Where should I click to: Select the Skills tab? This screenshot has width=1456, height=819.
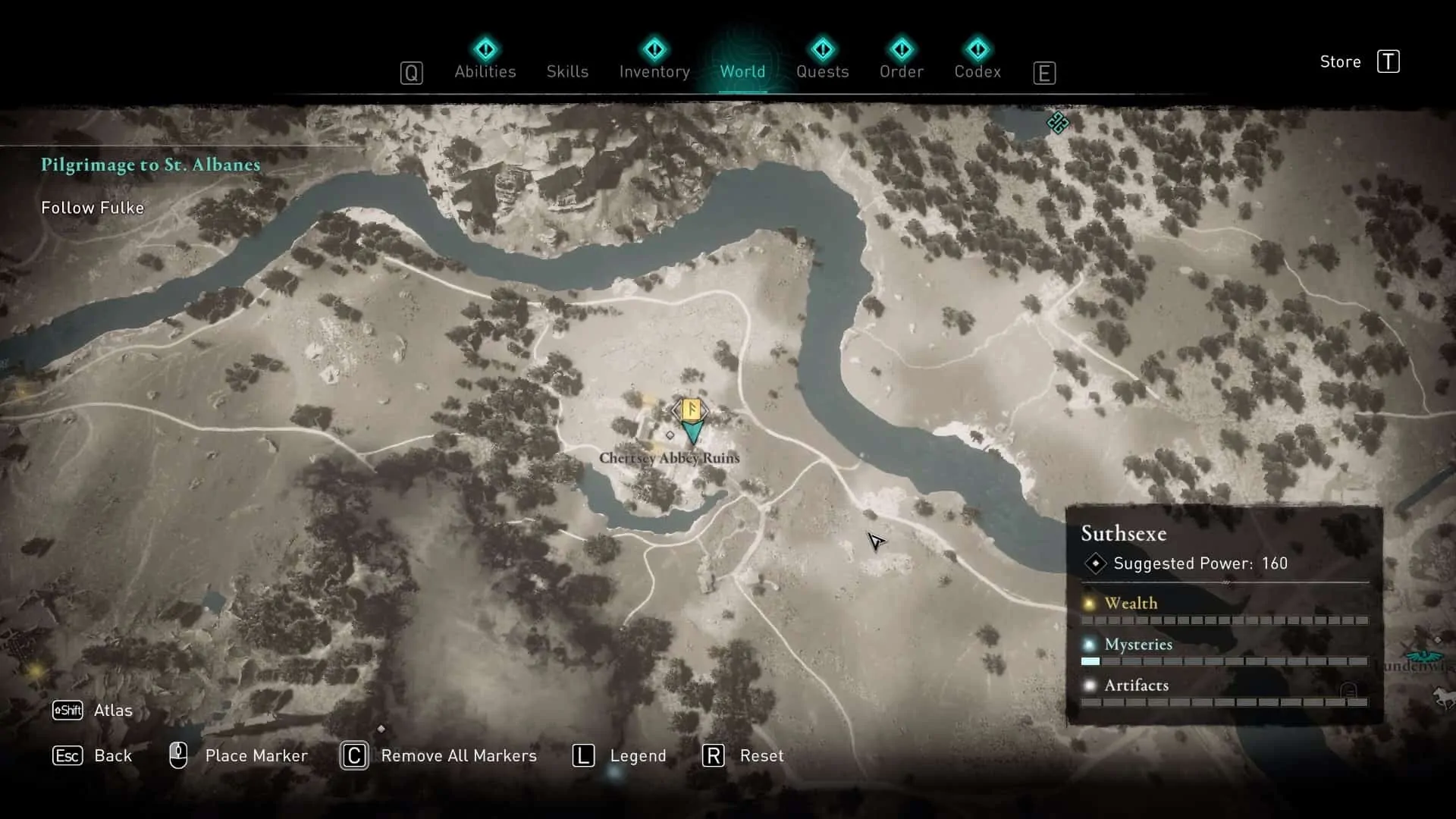[566, 71]
